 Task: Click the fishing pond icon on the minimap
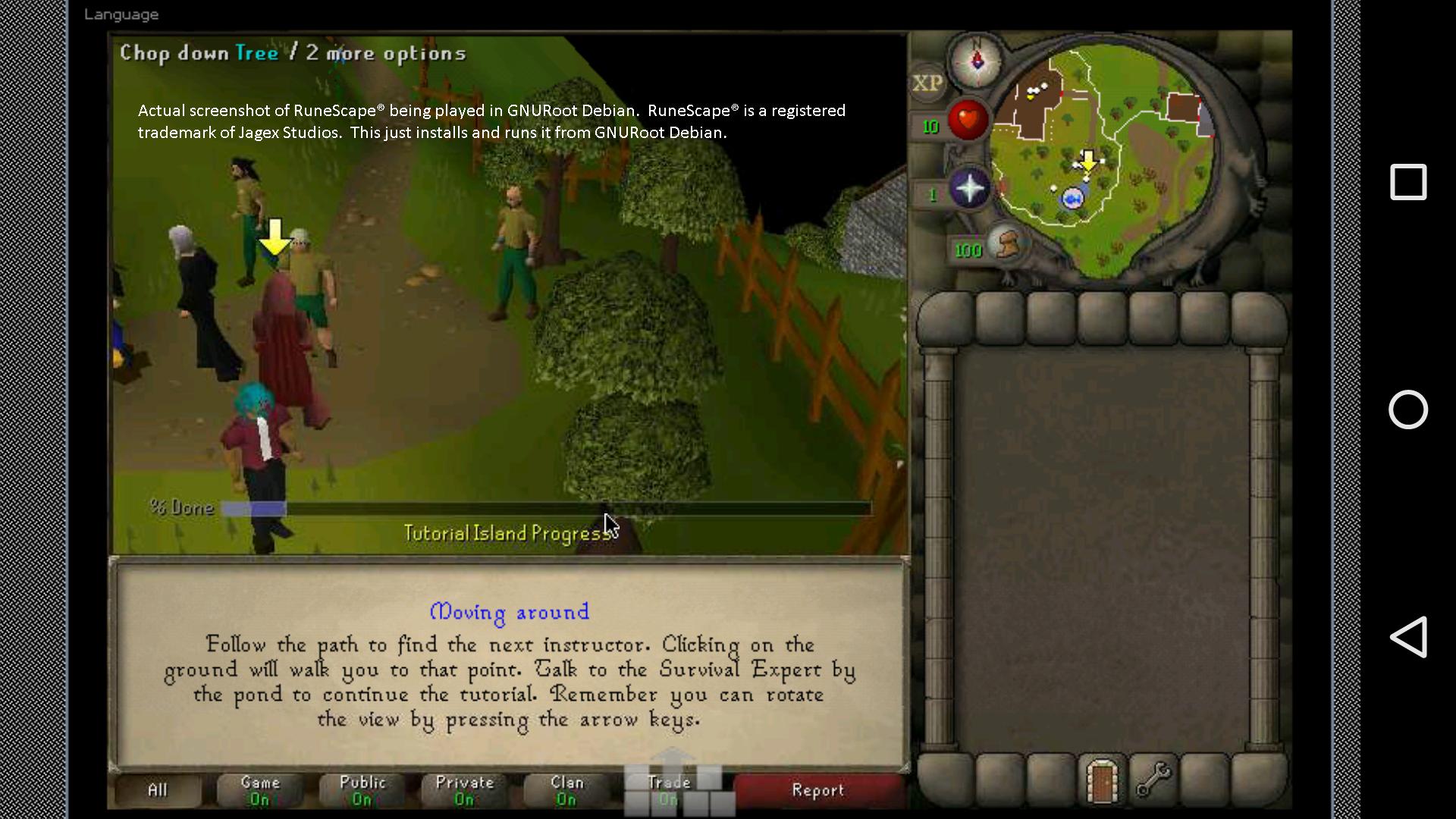1072,199
